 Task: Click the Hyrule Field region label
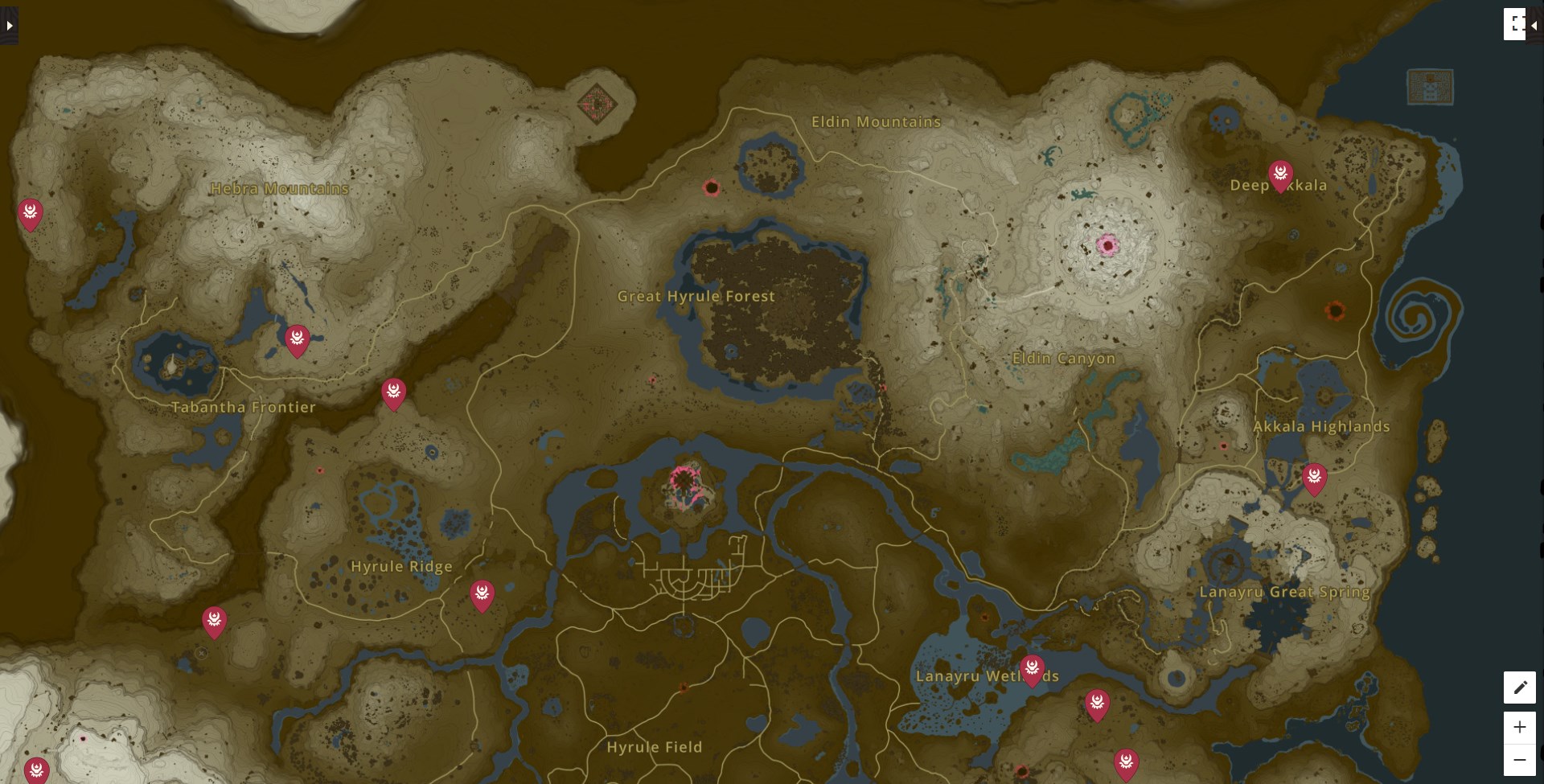(655, 747)
